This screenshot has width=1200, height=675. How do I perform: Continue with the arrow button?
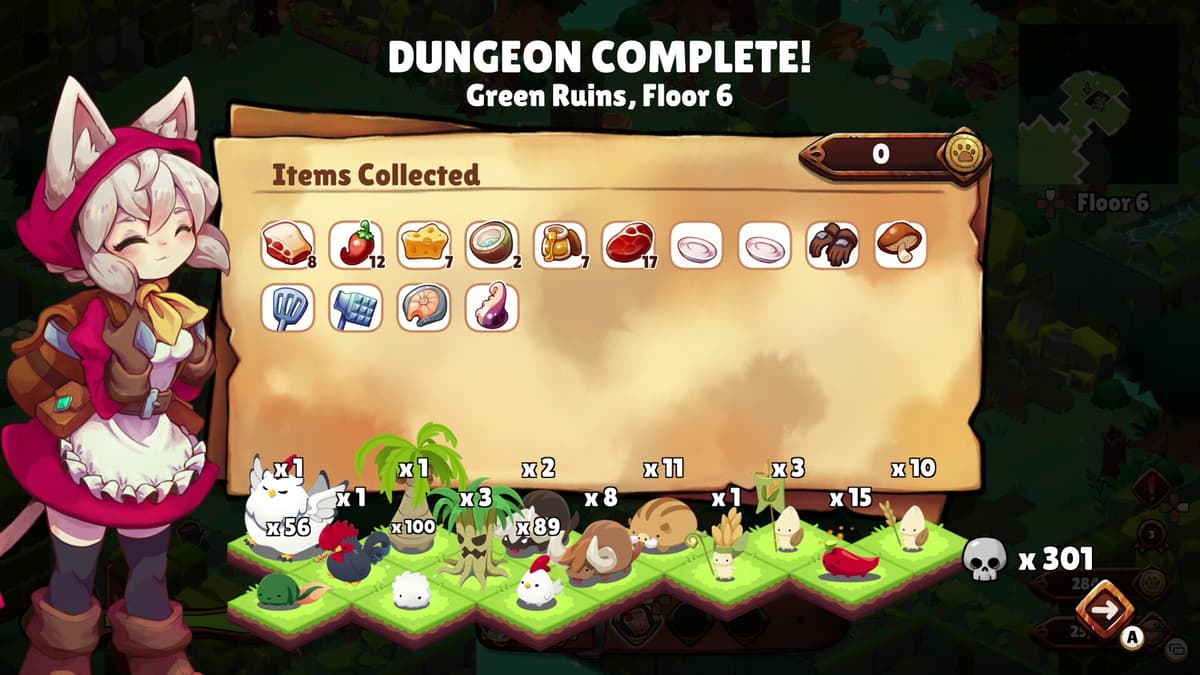(1103, 610)
